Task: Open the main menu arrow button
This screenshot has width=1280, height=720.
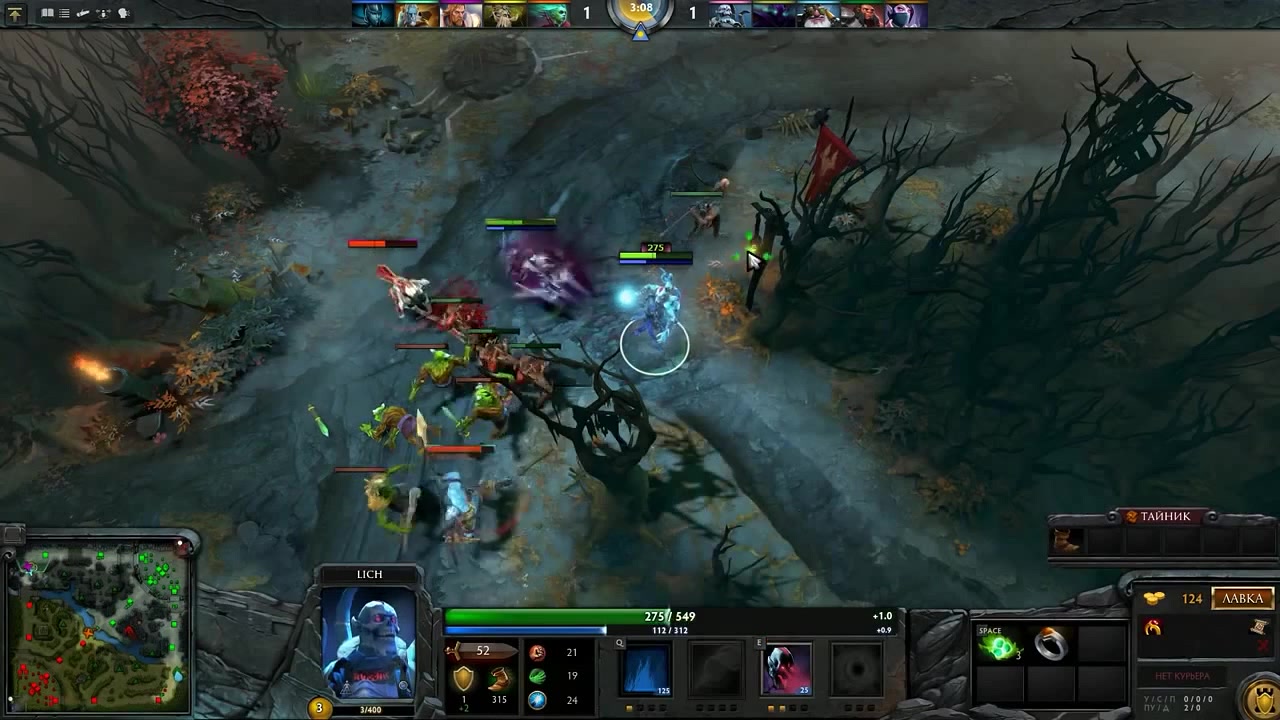Action: (x=15, y=14)
